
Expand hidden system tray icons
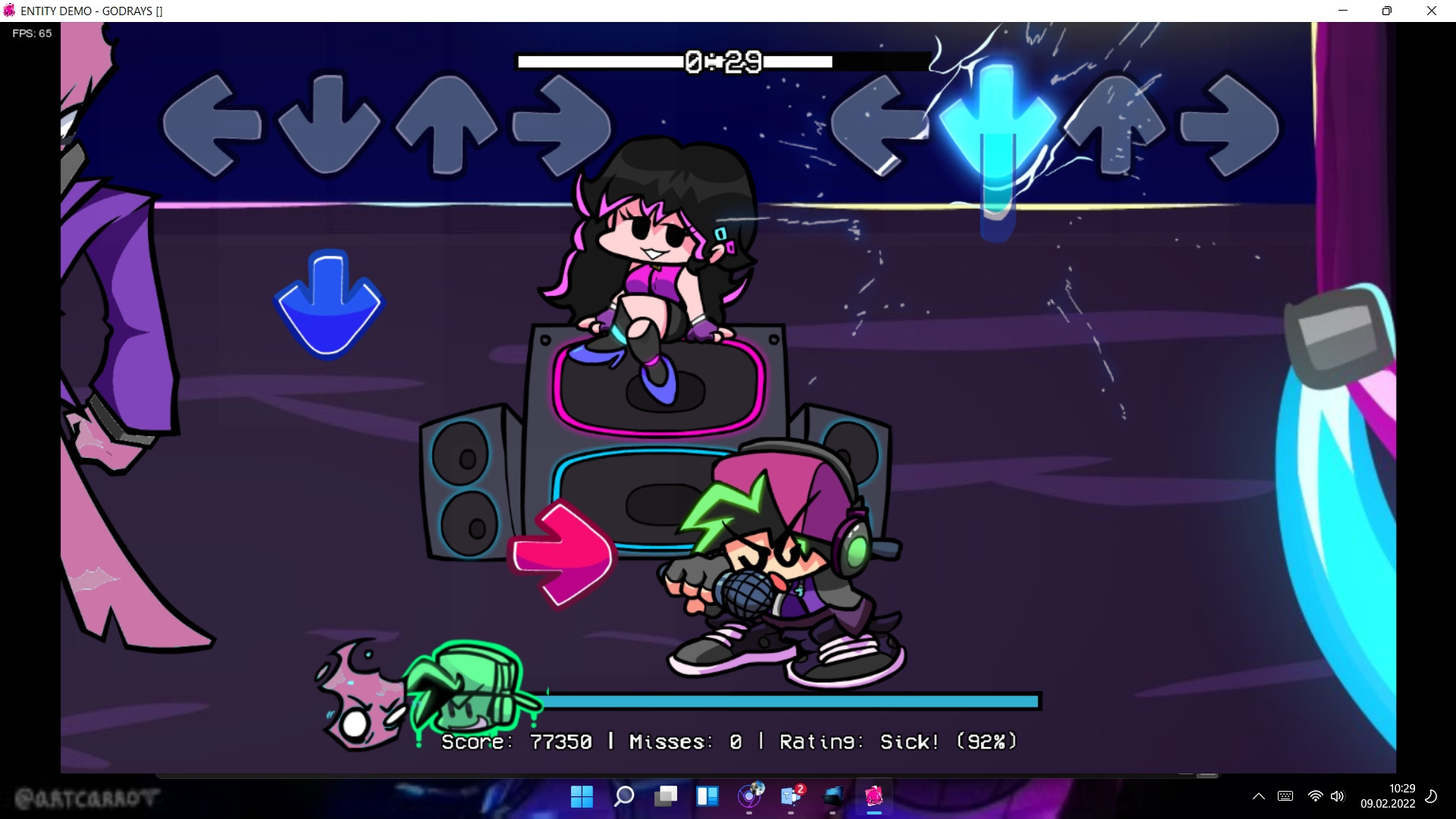1258,796
